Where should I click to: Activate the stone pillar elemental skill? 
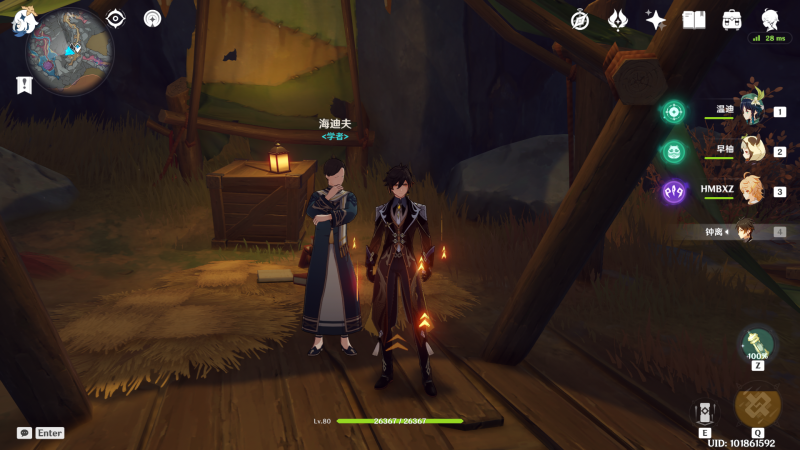705,413
